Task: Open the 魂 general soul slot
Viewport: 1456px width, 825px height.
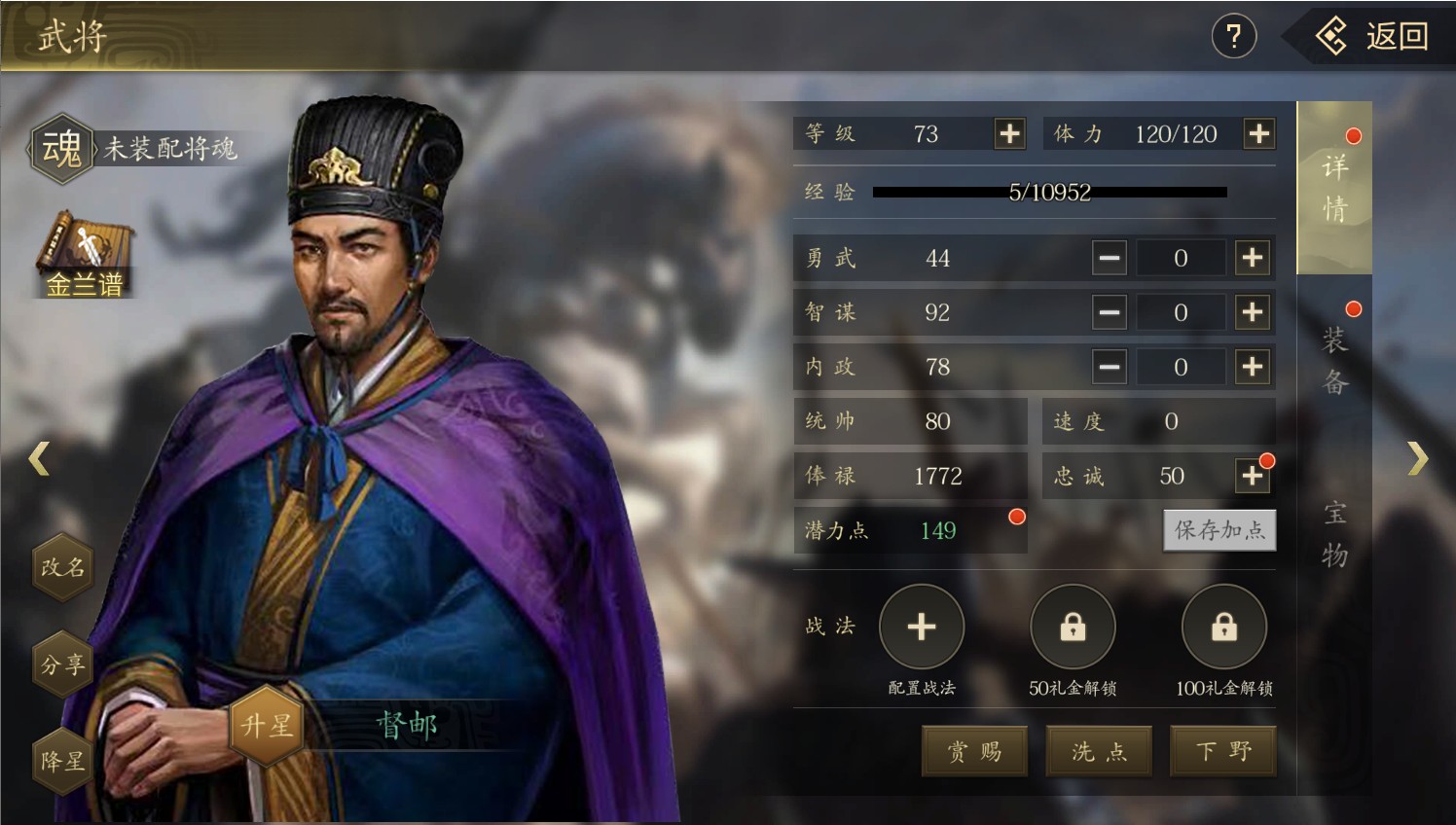Action: click(x=62, y=149)
